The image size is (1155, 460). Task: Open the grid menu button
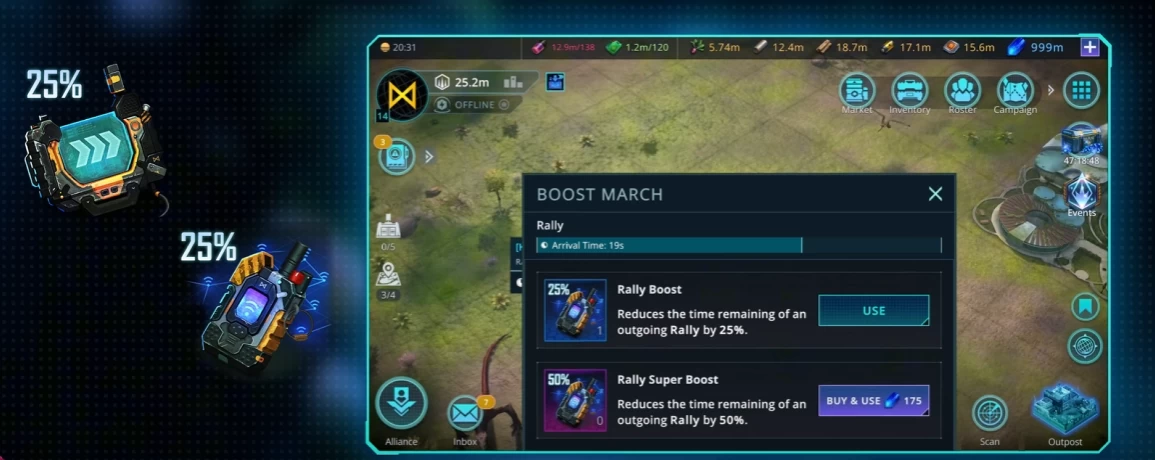tap(1081, 91)
